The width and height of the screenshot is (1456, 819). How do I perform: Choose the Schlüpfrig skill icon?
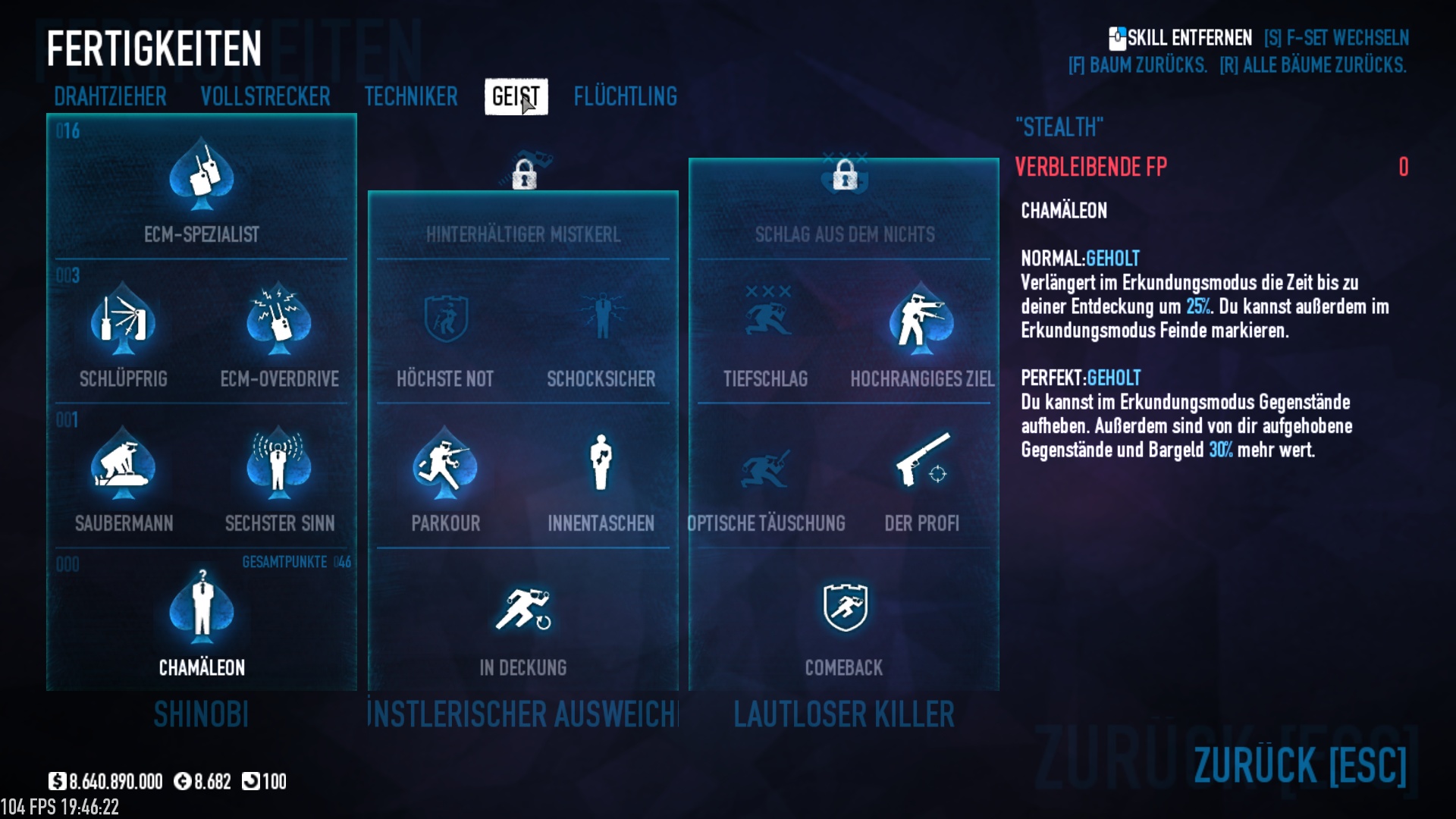point(124,320)
